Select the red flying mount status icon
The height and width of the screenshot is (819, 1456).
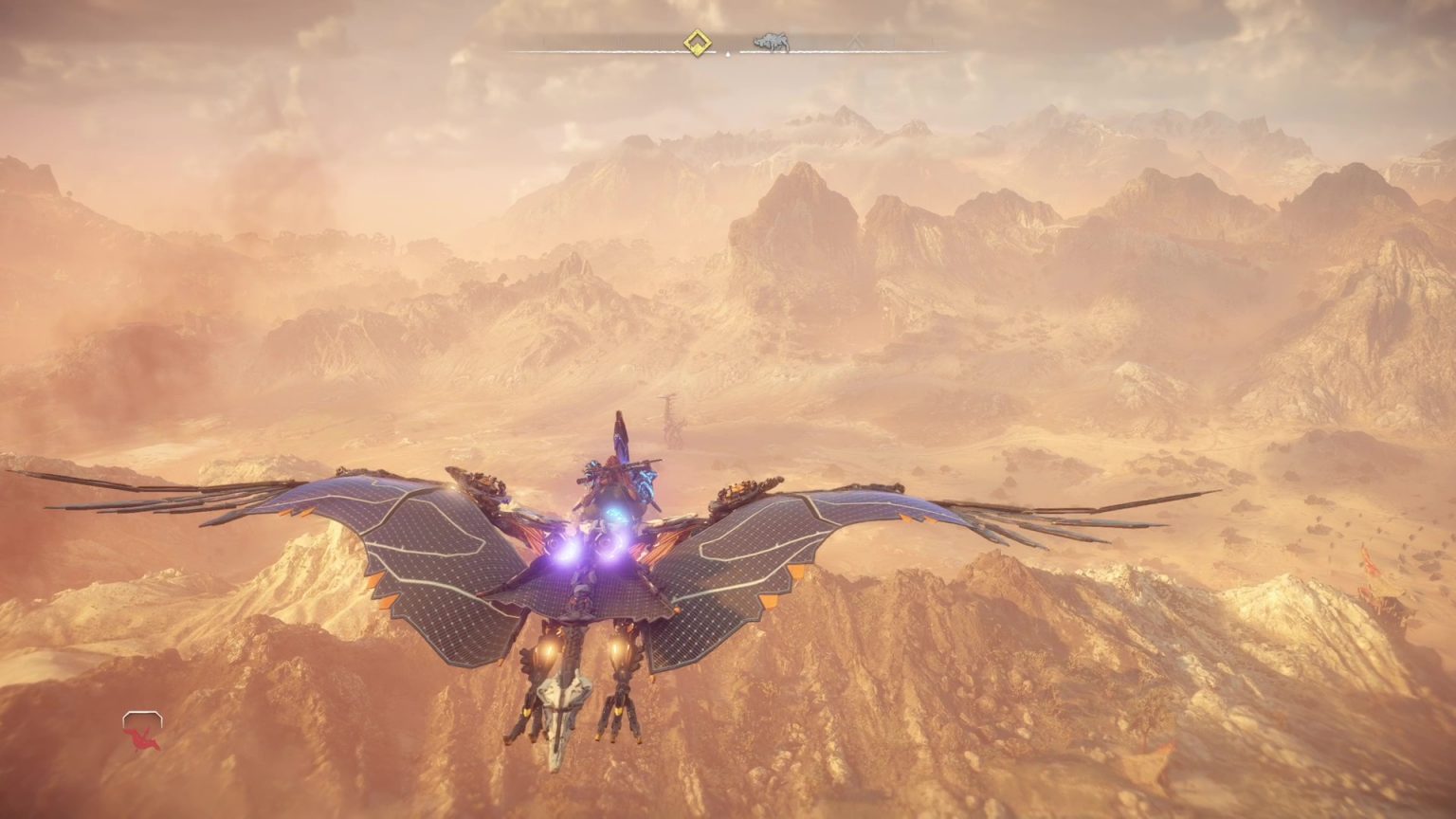pos(142,732)
